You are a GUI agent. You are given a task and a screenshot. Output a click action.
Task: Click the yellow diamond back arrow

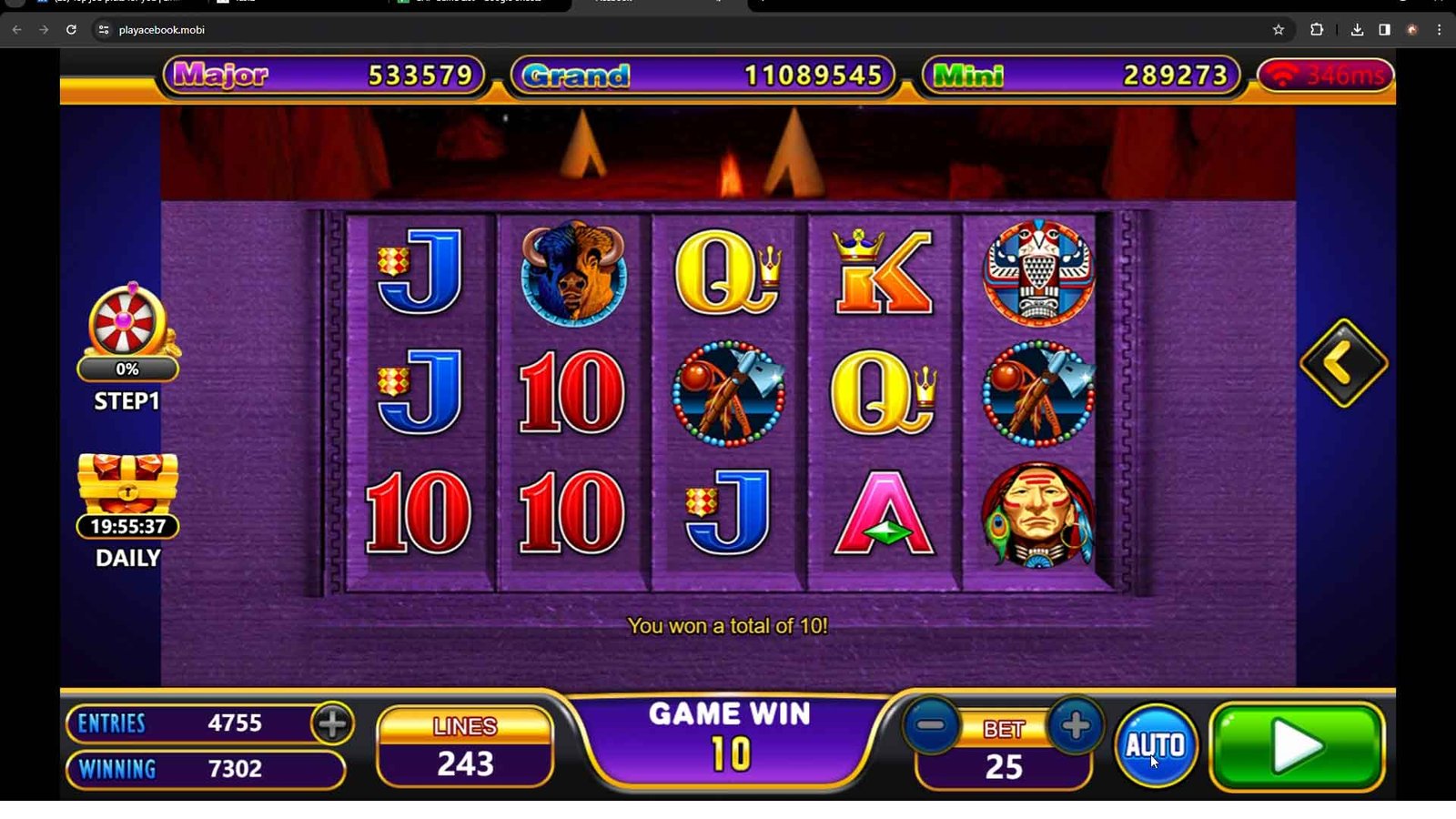tap(1343, 363)
